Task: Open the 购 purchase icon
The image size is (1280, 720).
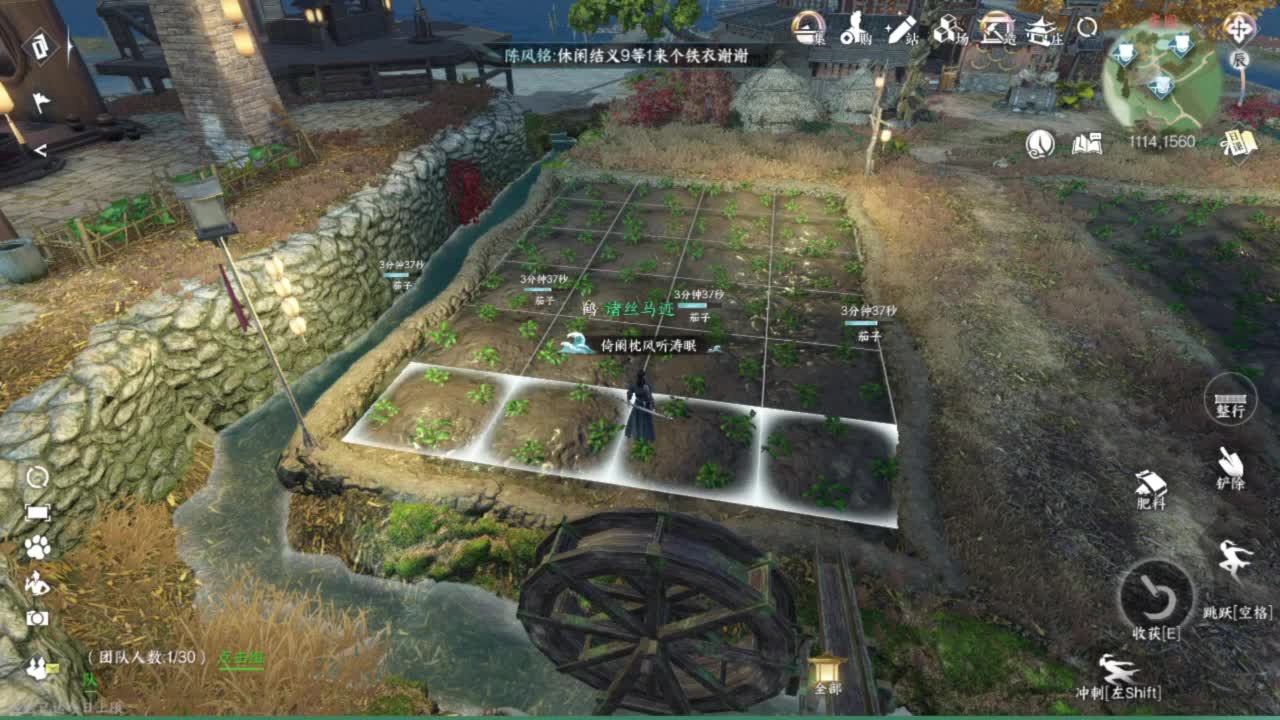Action: [852, 30]
